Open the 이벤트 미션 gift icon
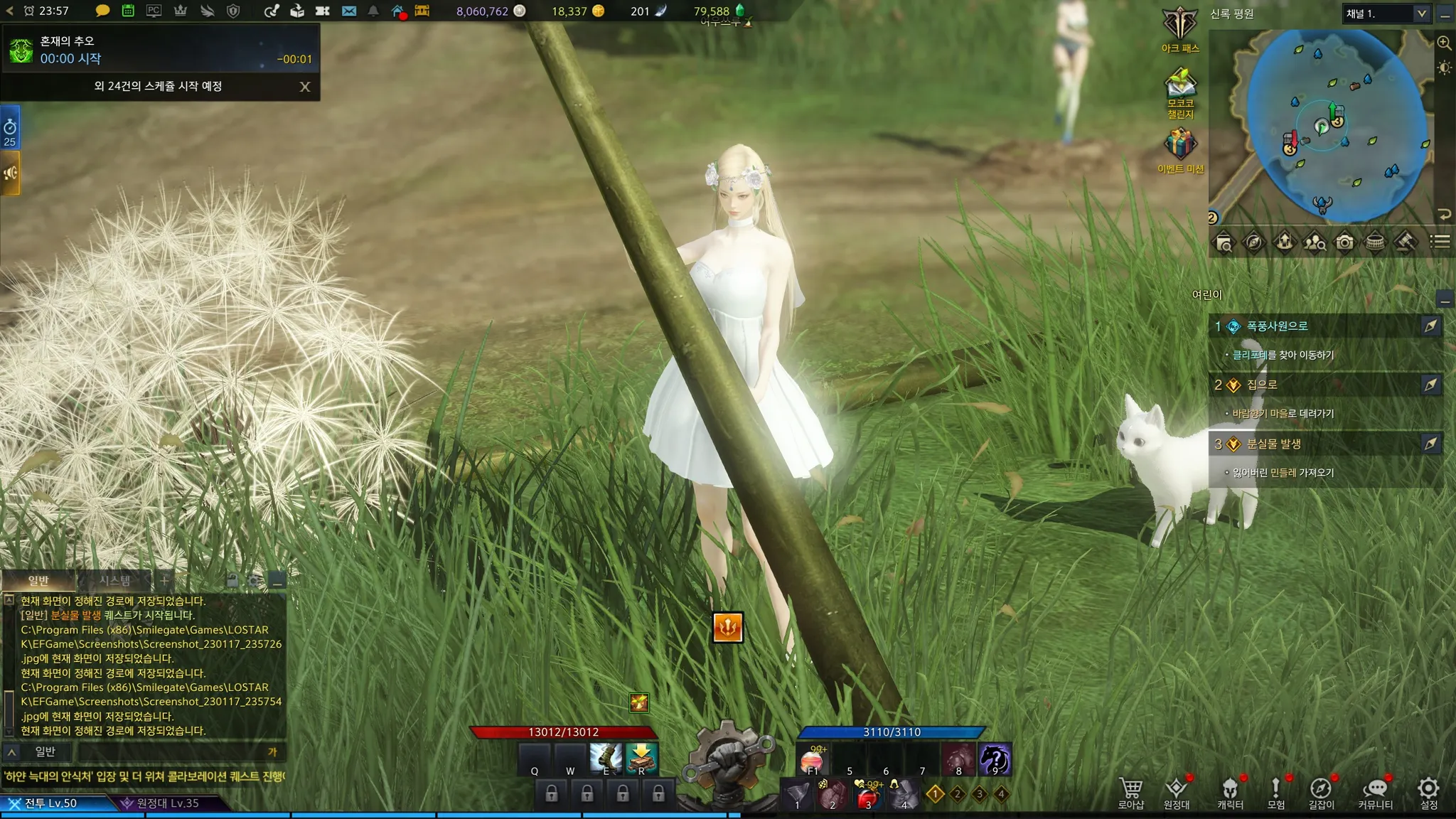This screenshot has width=1456, height=819. (x=1180, y=149)
